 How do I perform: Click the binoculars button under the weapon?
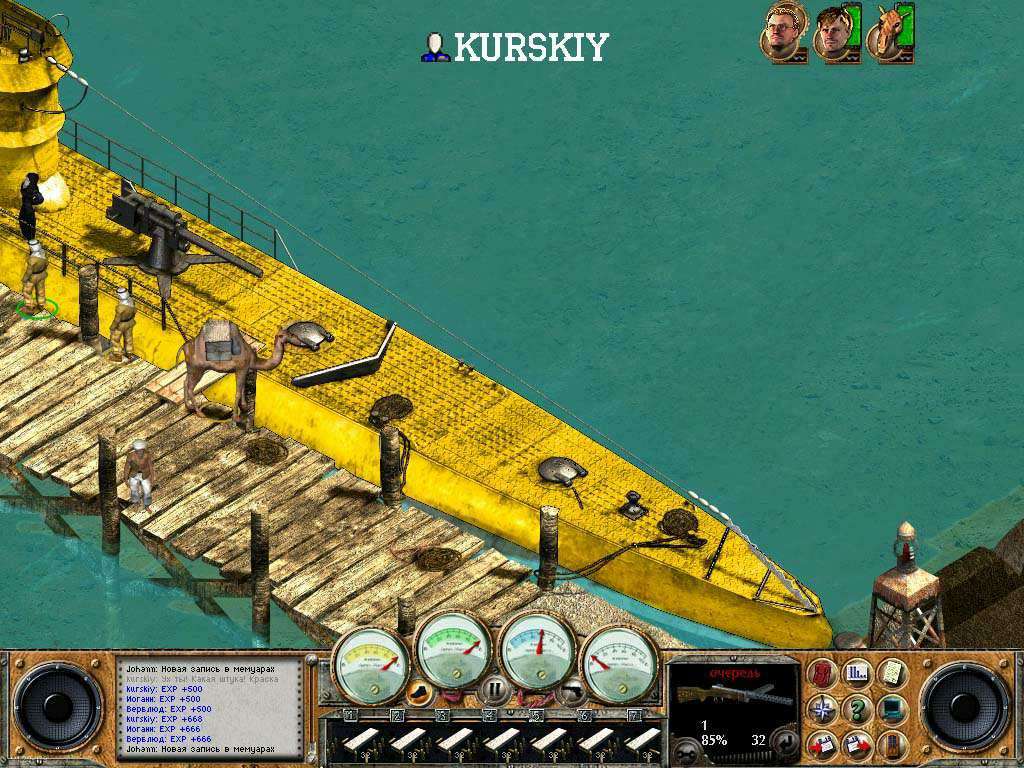pos(685,751)
